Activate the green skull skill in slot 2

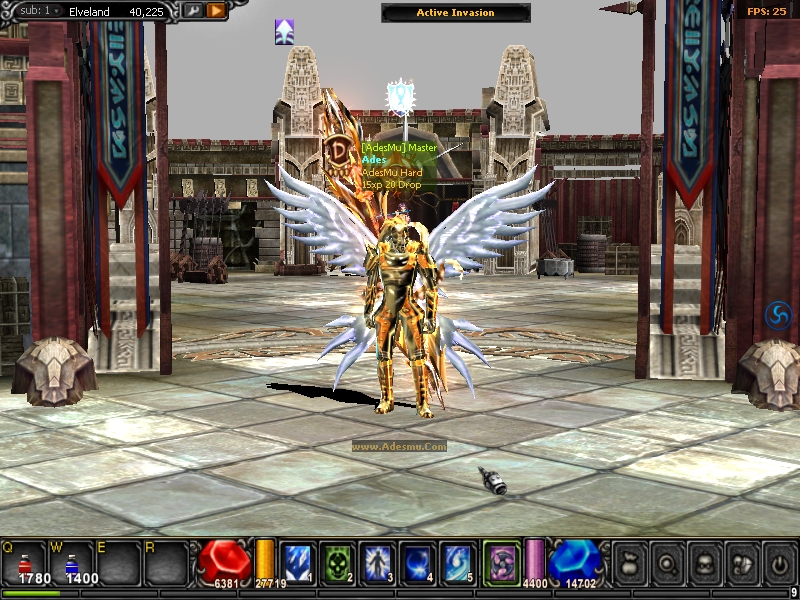(x=336, y=563)
